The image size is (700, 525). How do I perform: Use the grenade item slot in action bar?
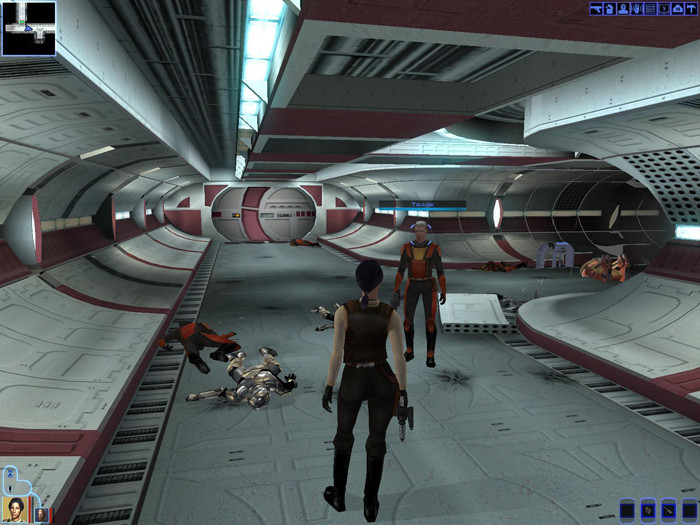[650, 510]
